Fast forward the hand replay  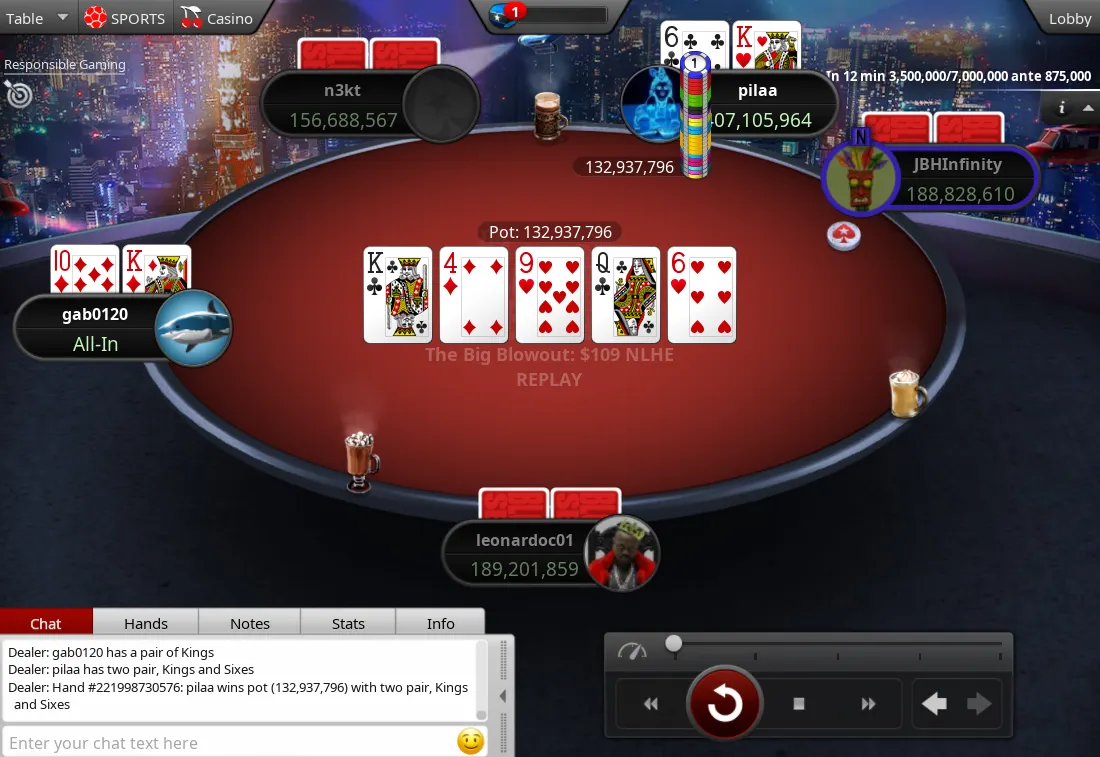868,704
